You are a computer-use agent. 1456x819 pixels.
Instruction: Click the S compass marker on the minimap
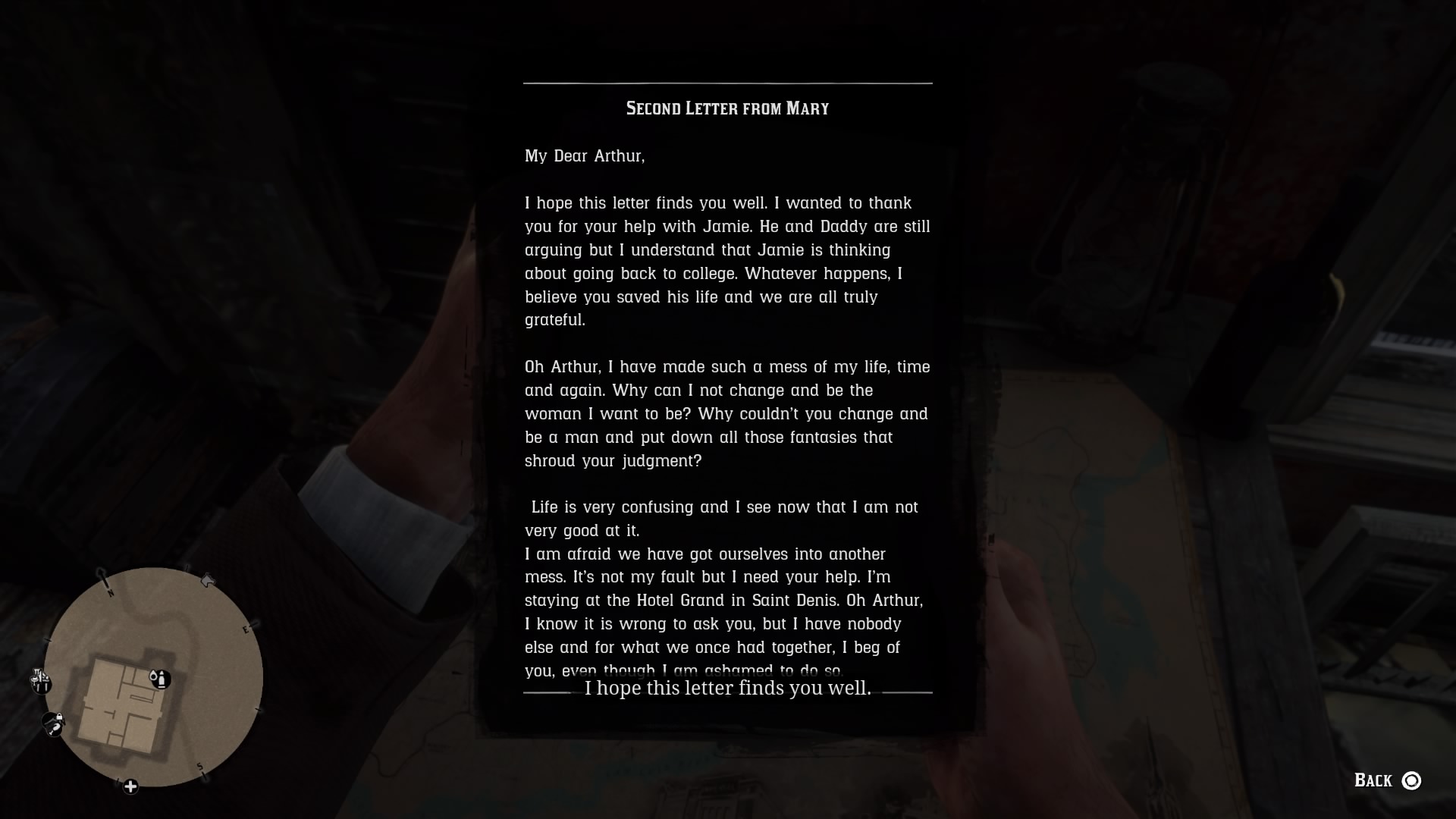[x=199, y=766]
